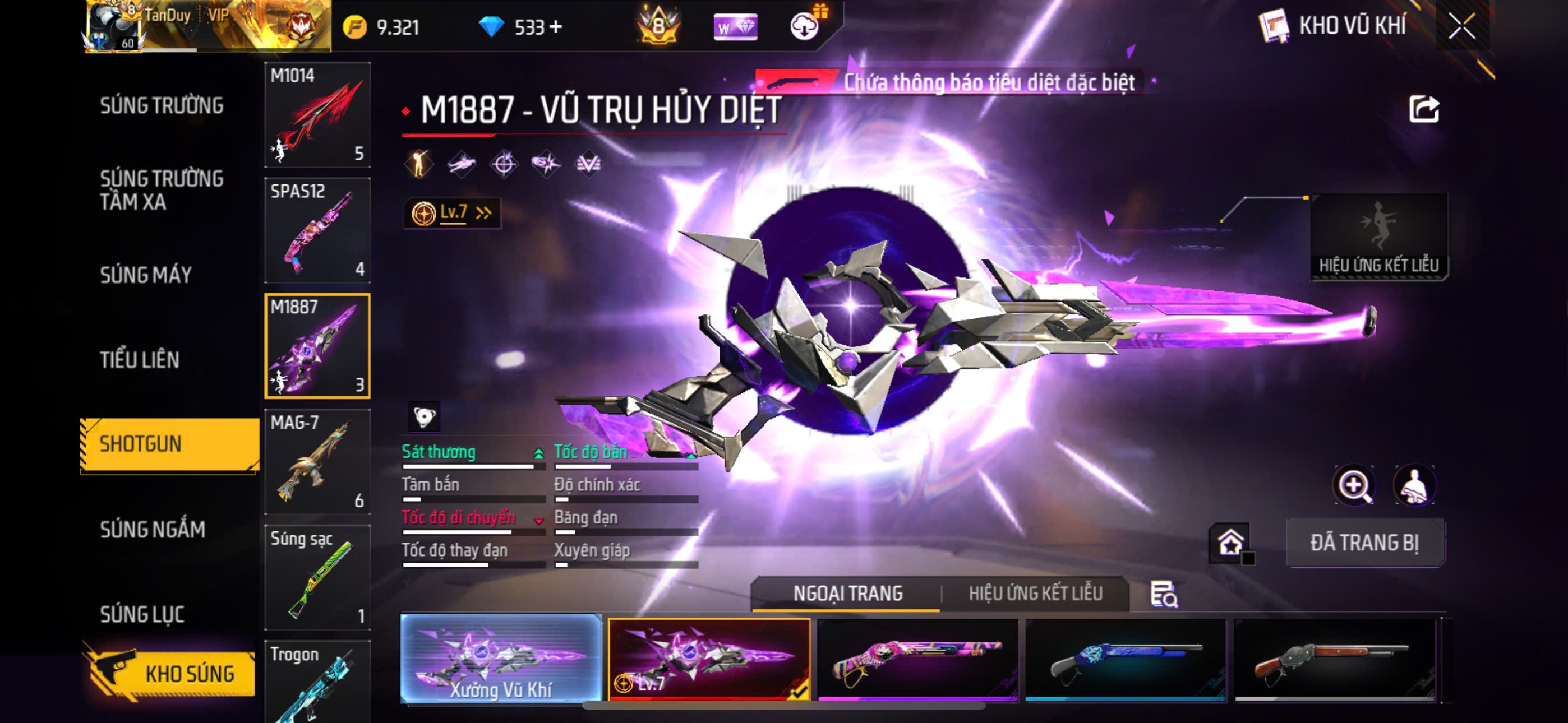This screenshot has height=723, width=1568.
Task: Share the M1887 skin
Action: 1424,109
